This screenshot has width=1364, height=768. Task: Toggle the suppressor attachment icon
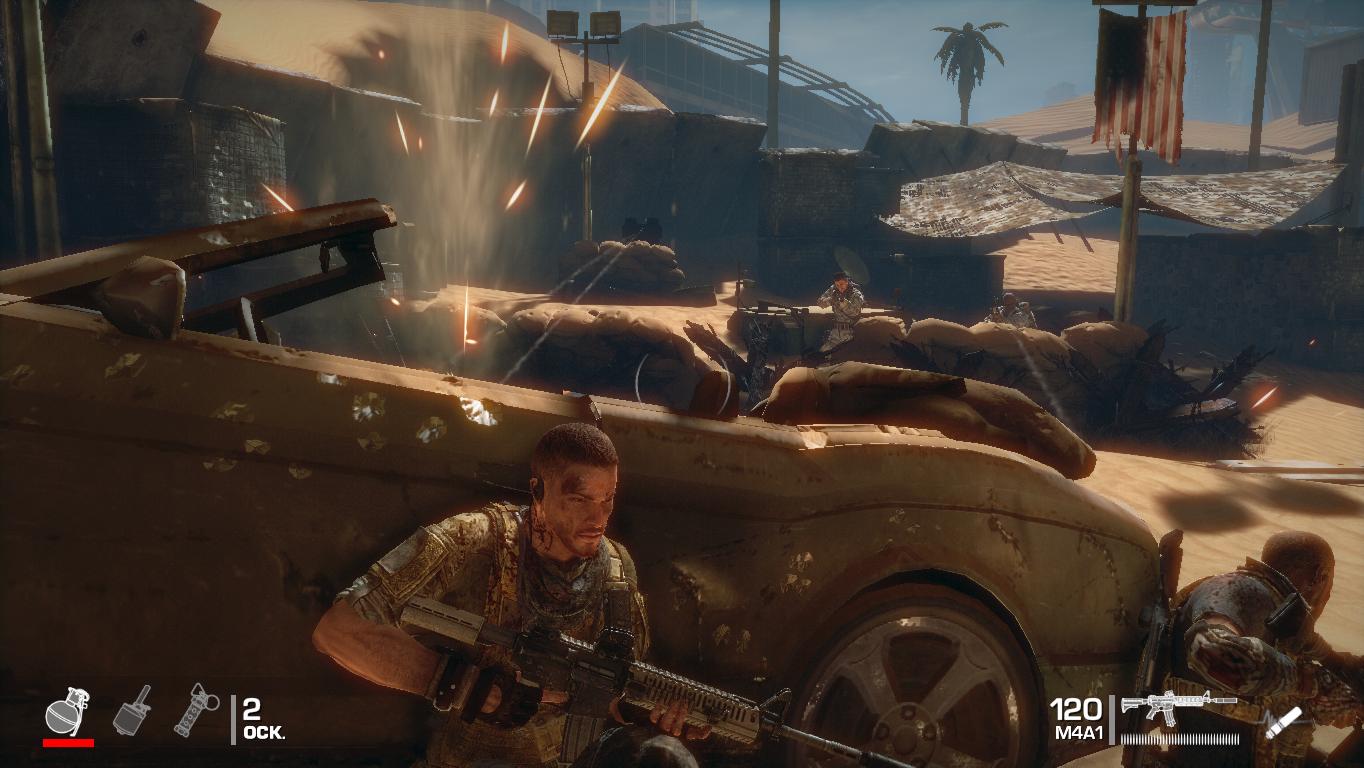[x=1281, y=723]
